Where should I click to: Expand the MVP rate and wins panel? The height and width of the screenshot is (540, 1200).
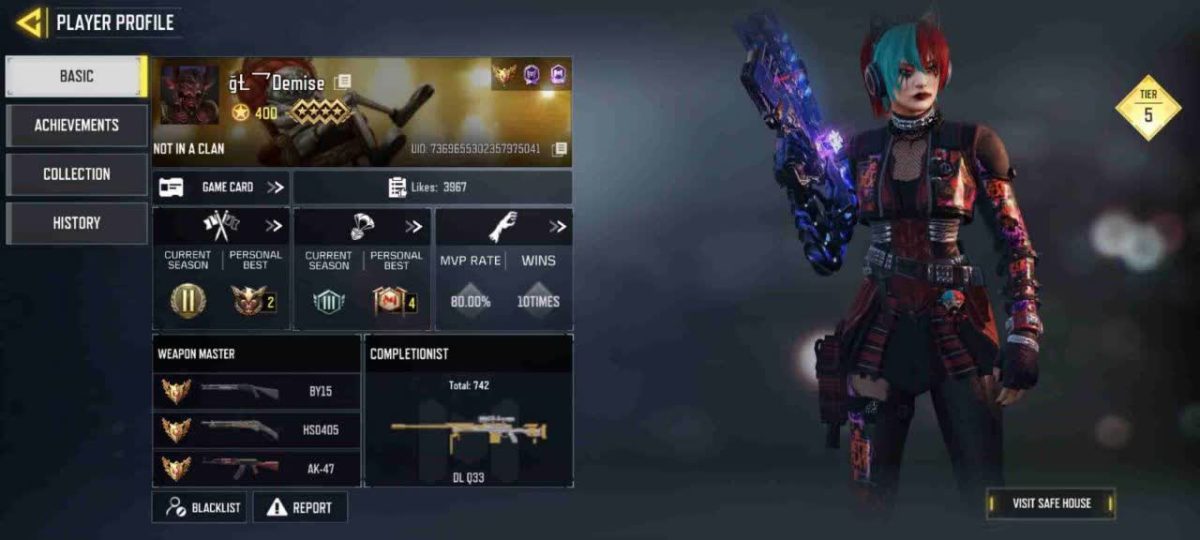[x=557, y=226]
